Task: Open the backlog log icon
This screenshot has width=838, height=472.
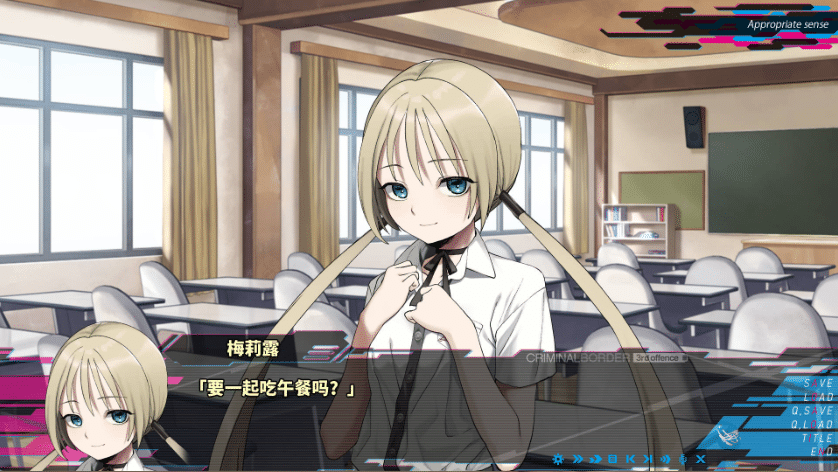Action: pos(614,458)
